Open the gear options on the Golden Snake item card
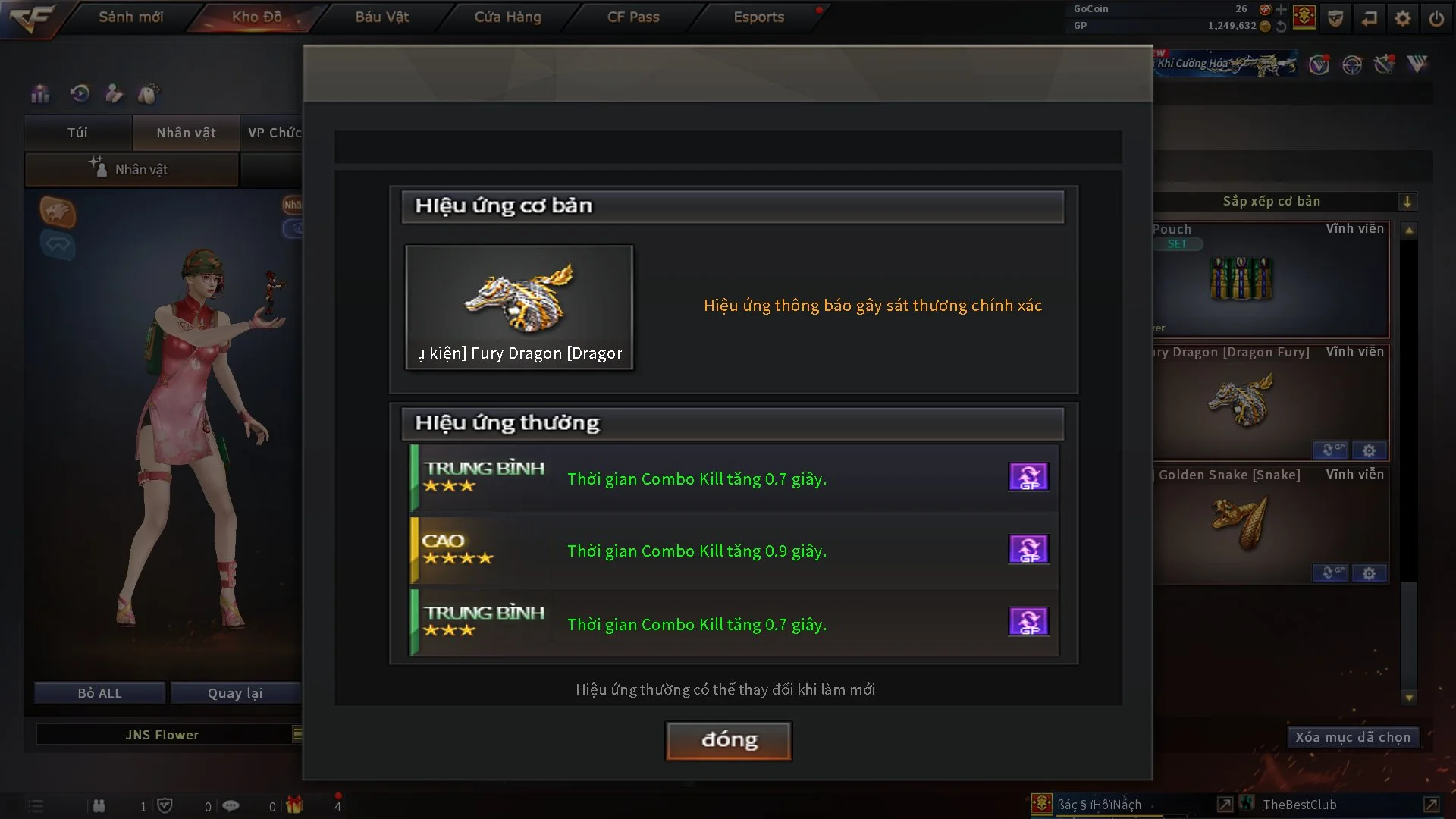Screen dimensions: 1456x819 [1370, 573]
